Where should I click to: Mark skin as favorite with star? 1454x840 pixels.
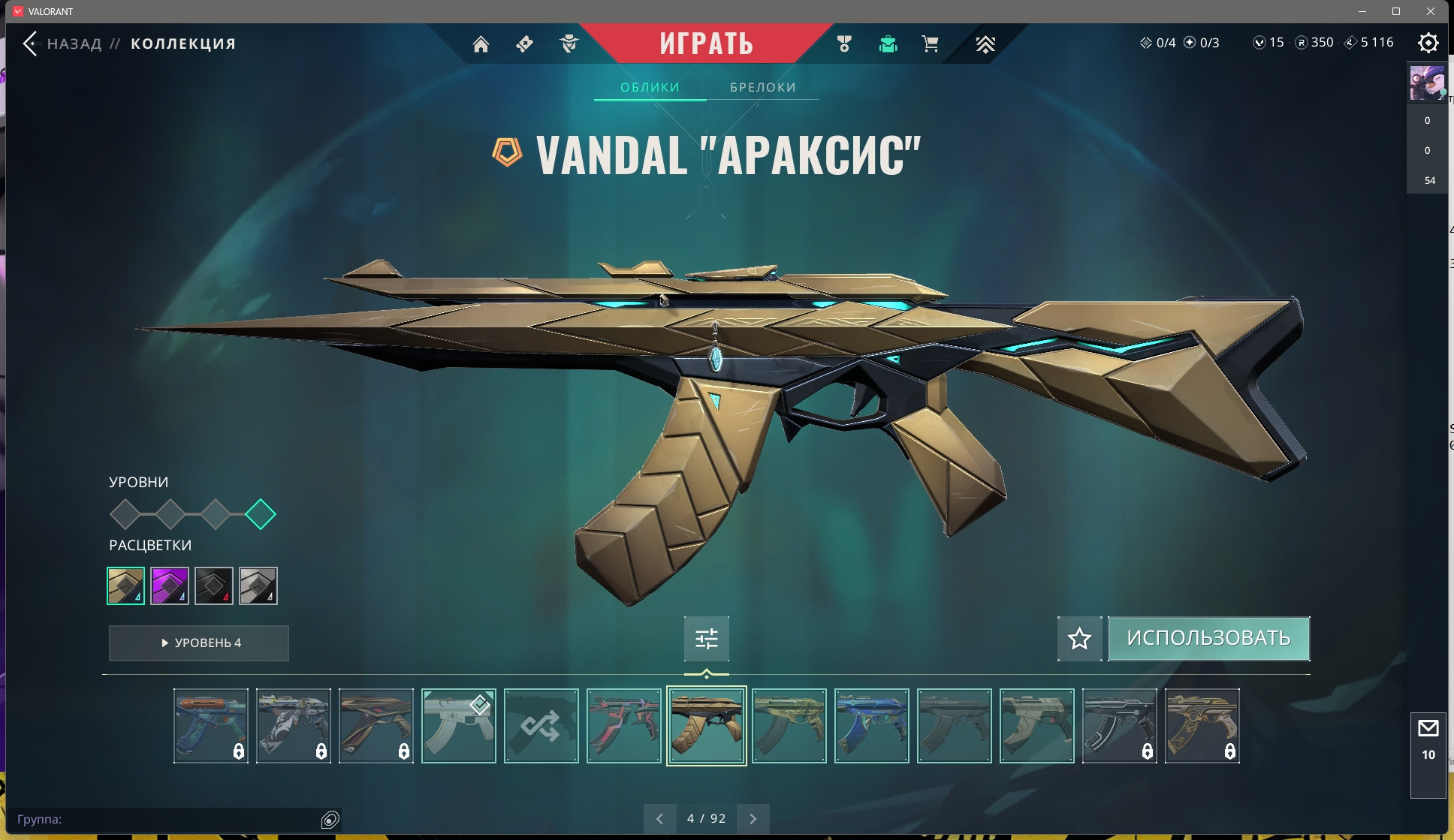pos(1079,639)
